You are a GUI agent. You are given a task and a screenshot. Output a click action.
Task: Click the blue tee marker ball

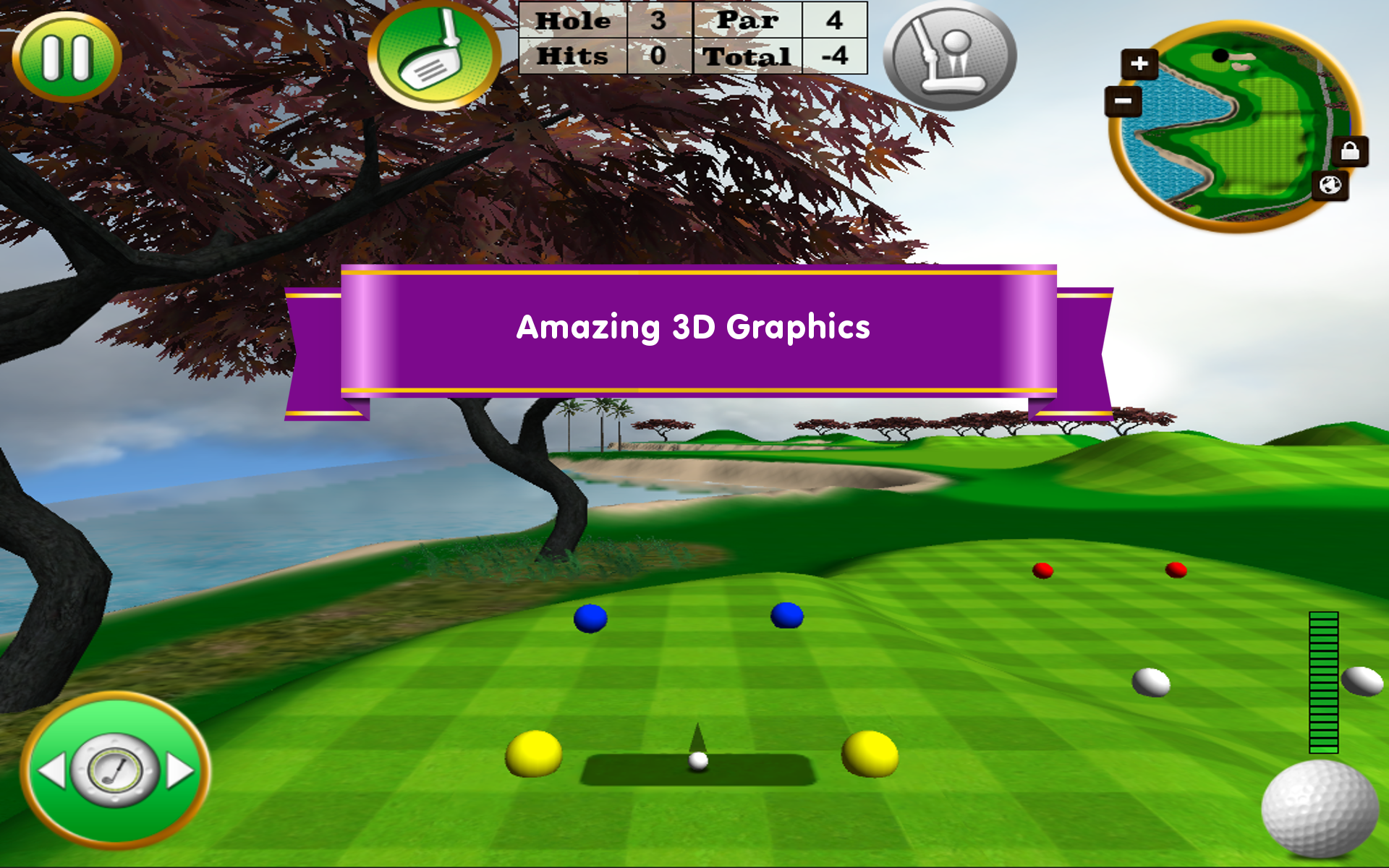click(x=590, y=618)
